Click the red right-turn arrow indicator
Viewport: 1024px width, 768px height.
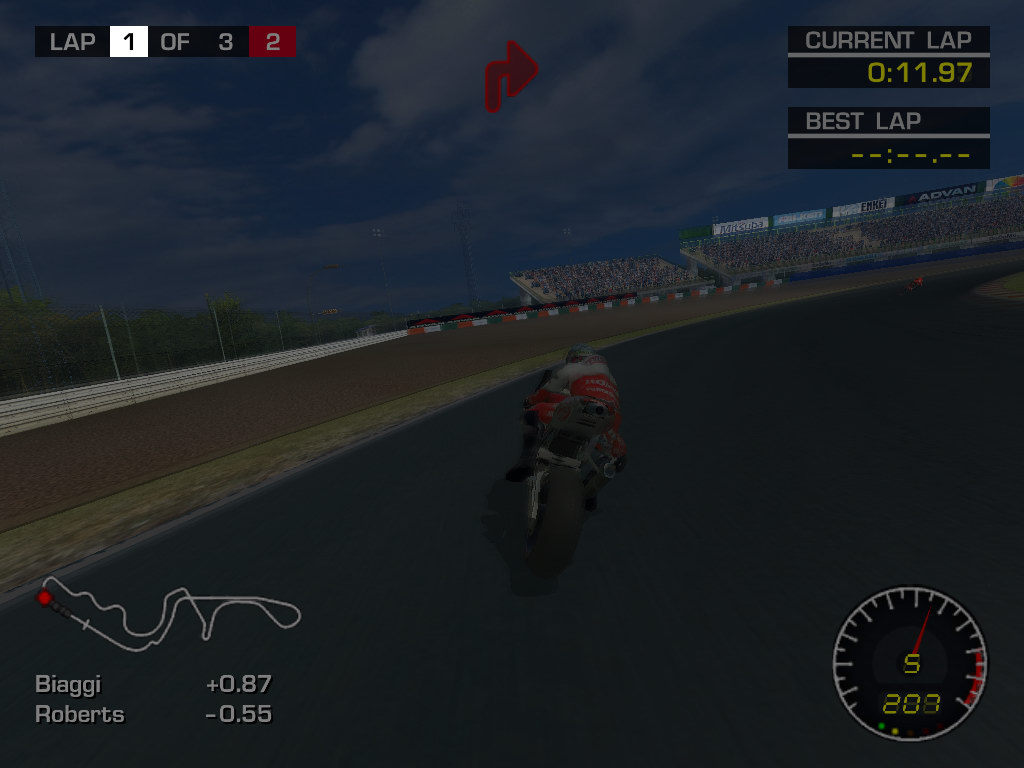click(511, 75)
